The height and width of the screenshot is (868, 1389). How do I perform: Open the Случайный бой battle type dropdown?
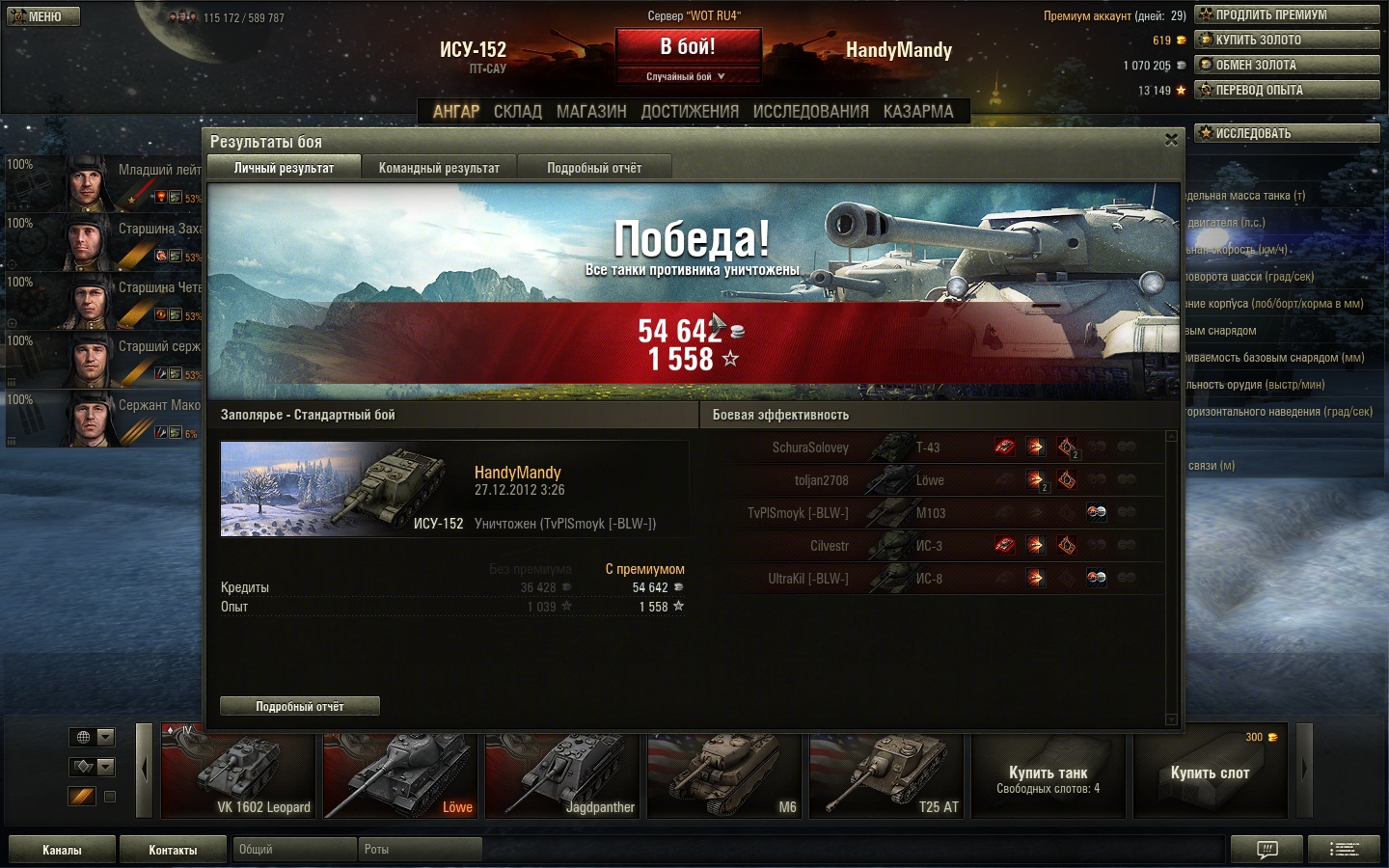click(687, 76)
